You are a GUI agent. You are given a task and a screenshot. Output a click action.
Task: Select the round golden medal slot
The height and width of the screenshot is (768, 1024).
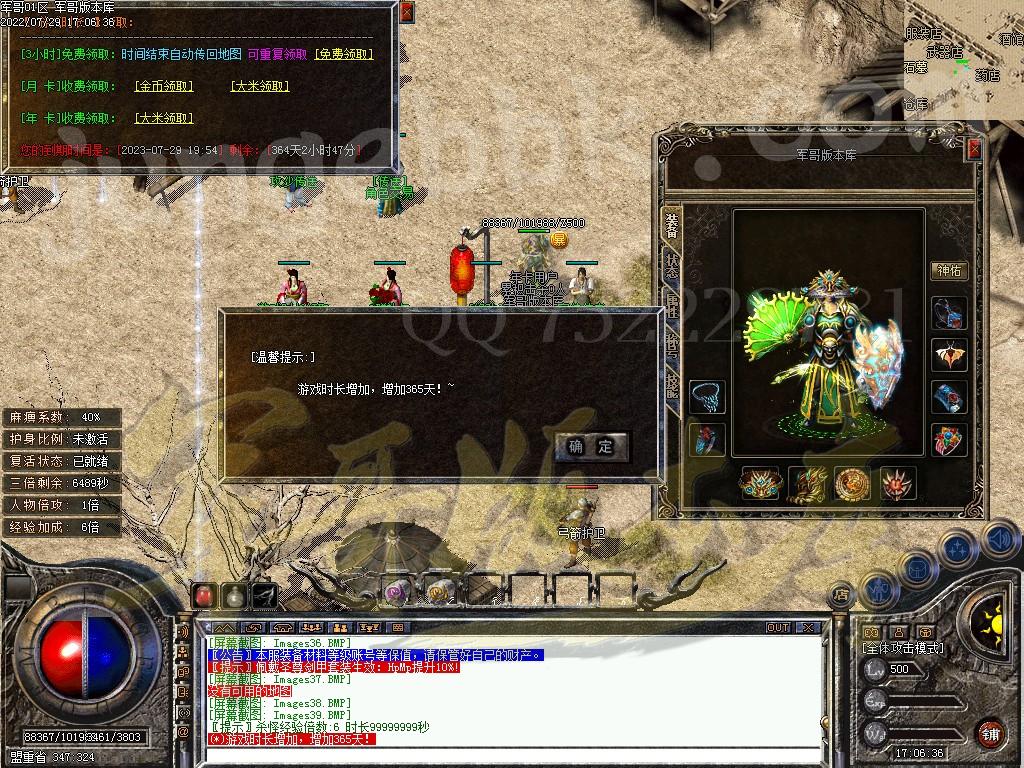coord(852,484)
